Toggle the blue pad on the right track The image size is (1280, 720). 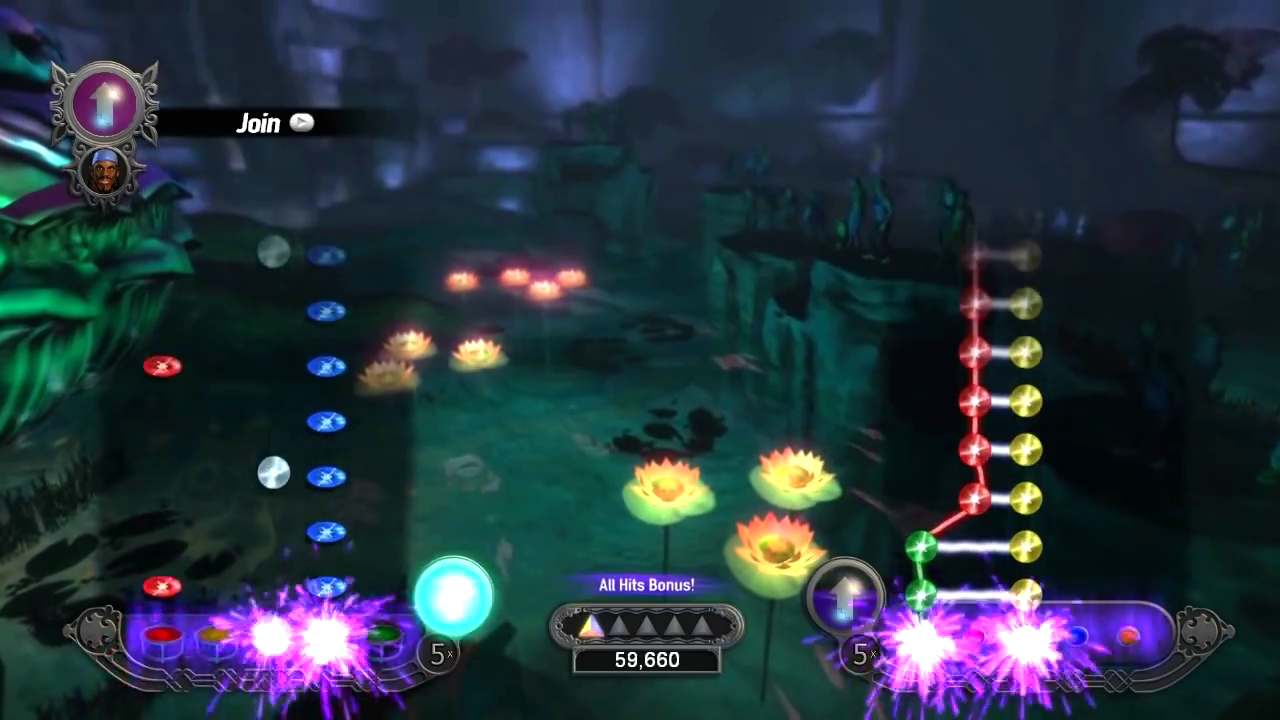[x=1080, y=635]
